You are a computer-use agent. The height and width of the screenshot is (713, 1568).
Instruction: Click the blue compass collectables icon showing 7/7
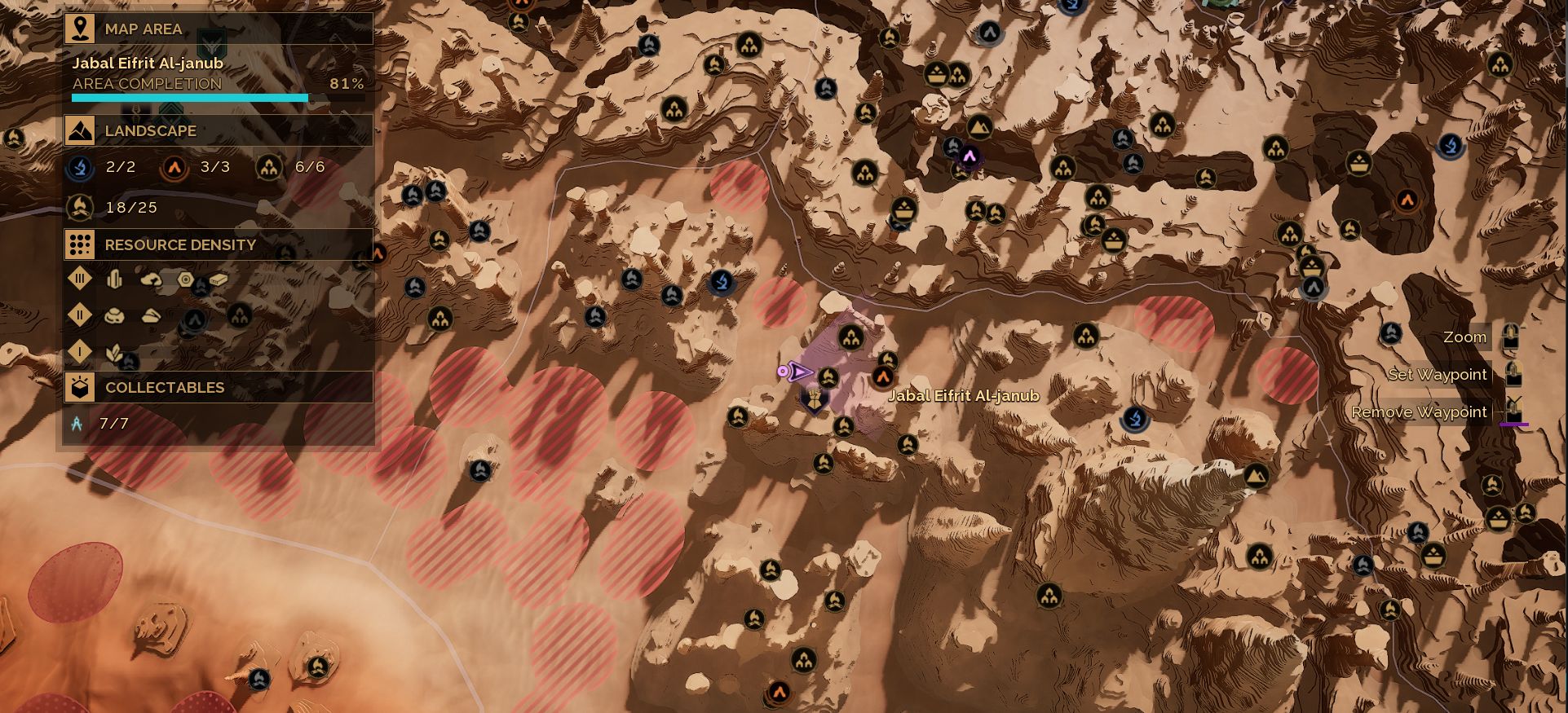pos(77,424)
